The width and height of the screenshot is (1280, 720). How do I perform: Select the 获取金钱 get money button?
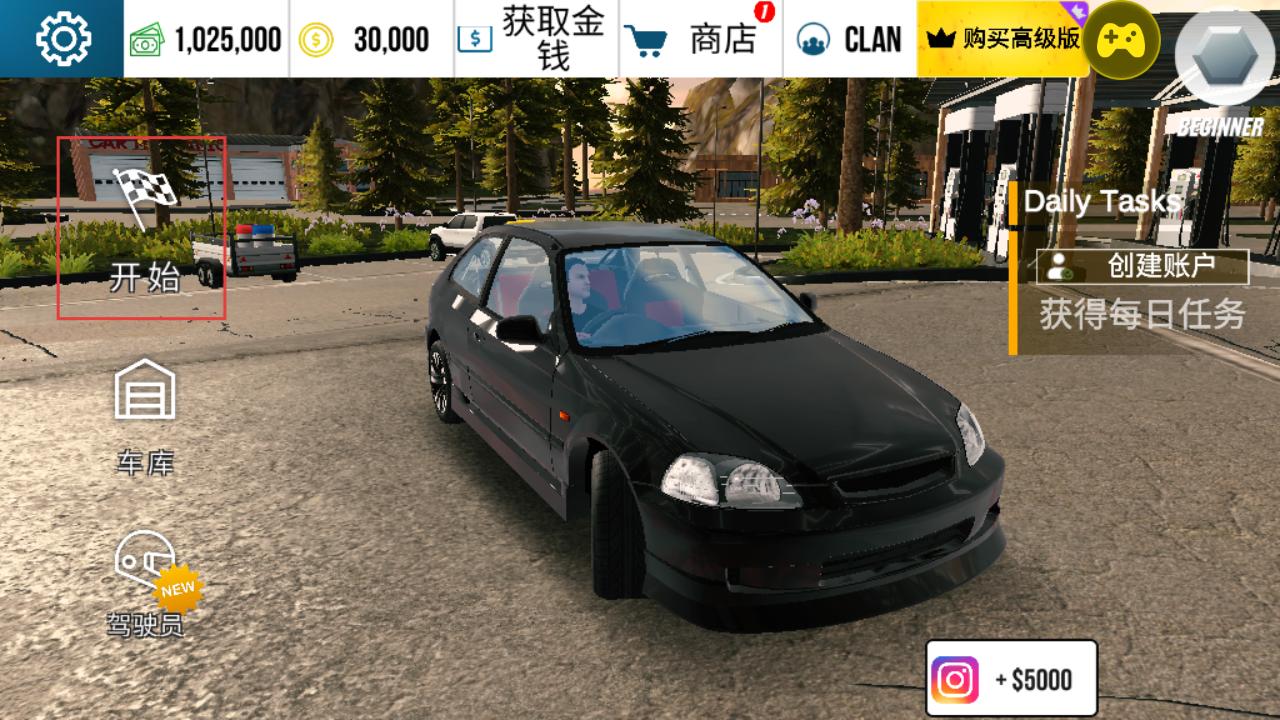coord(536,39)
